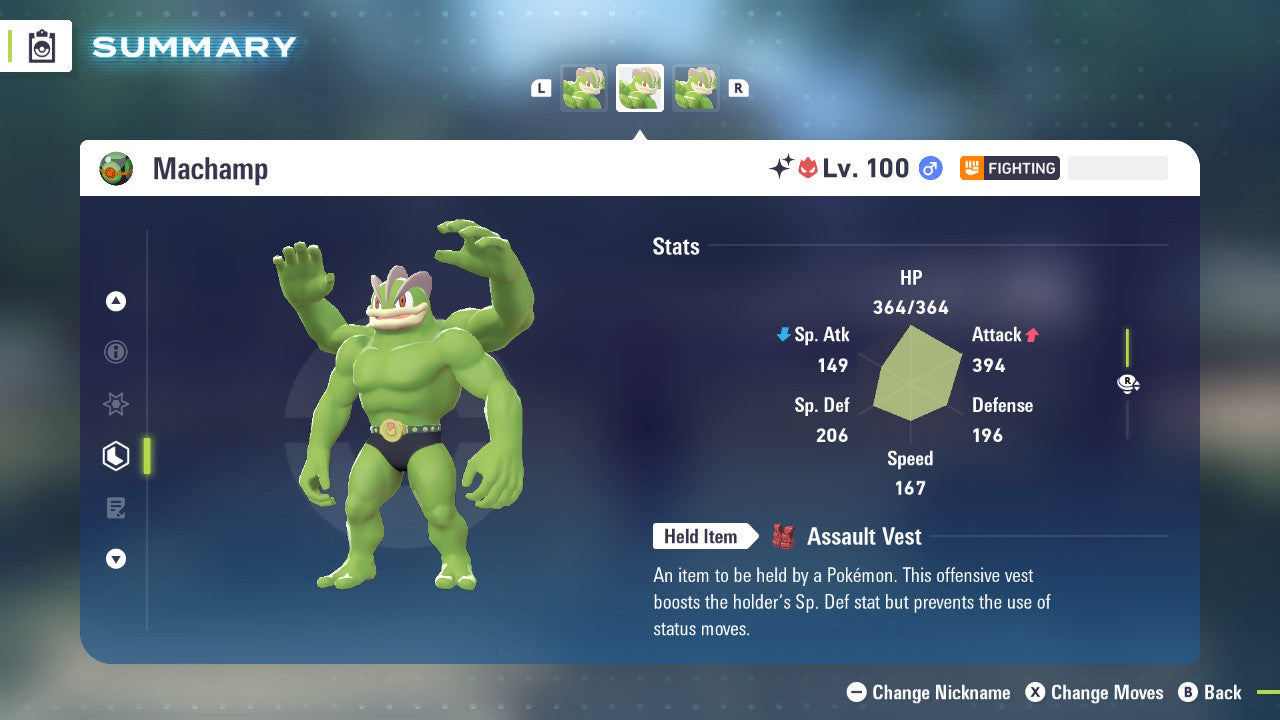Click the highlighted stats page icon

point(116,456)
